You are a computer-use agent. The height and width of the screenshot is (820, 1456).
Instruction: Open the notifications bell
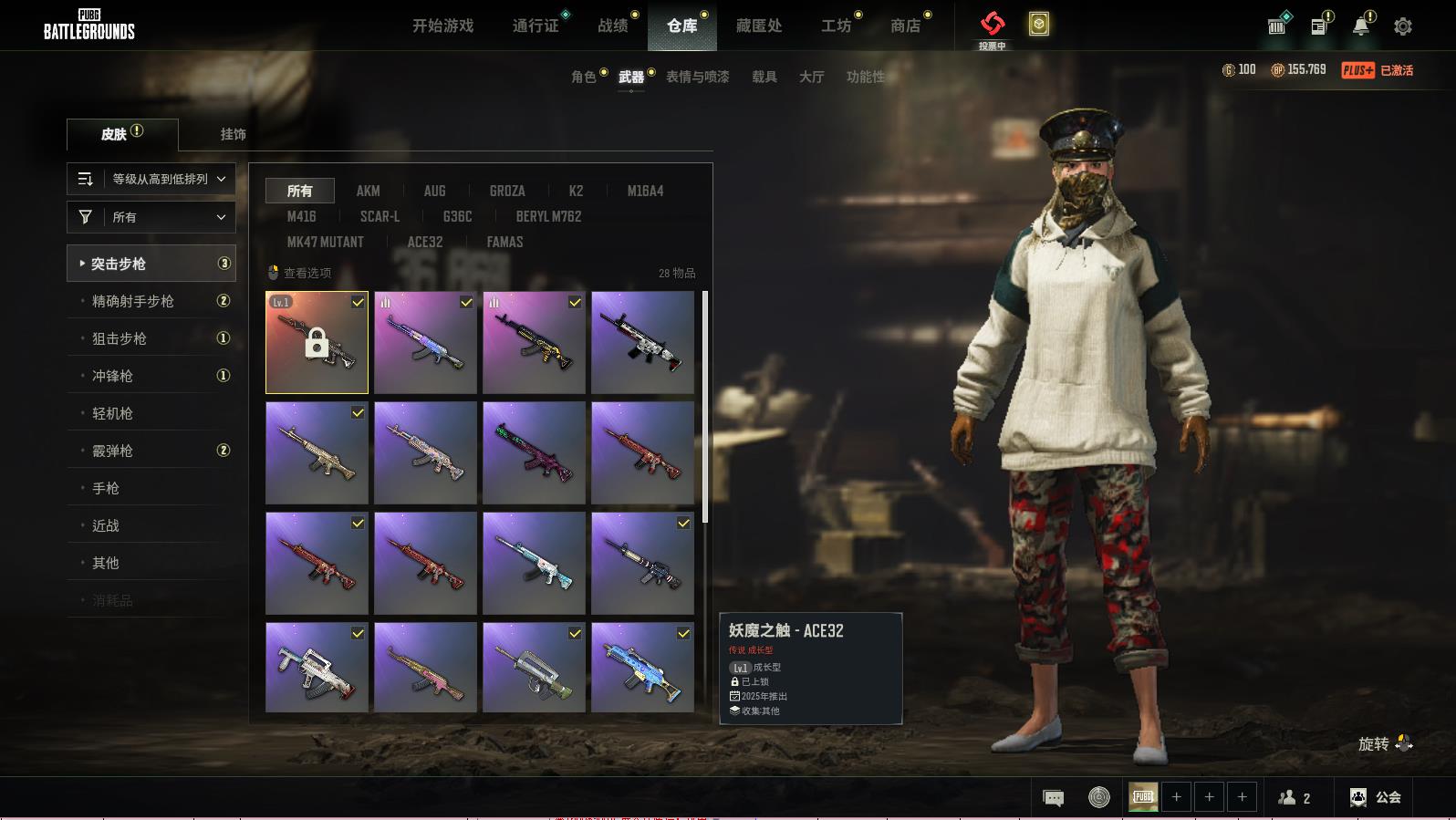point(1360,26)
